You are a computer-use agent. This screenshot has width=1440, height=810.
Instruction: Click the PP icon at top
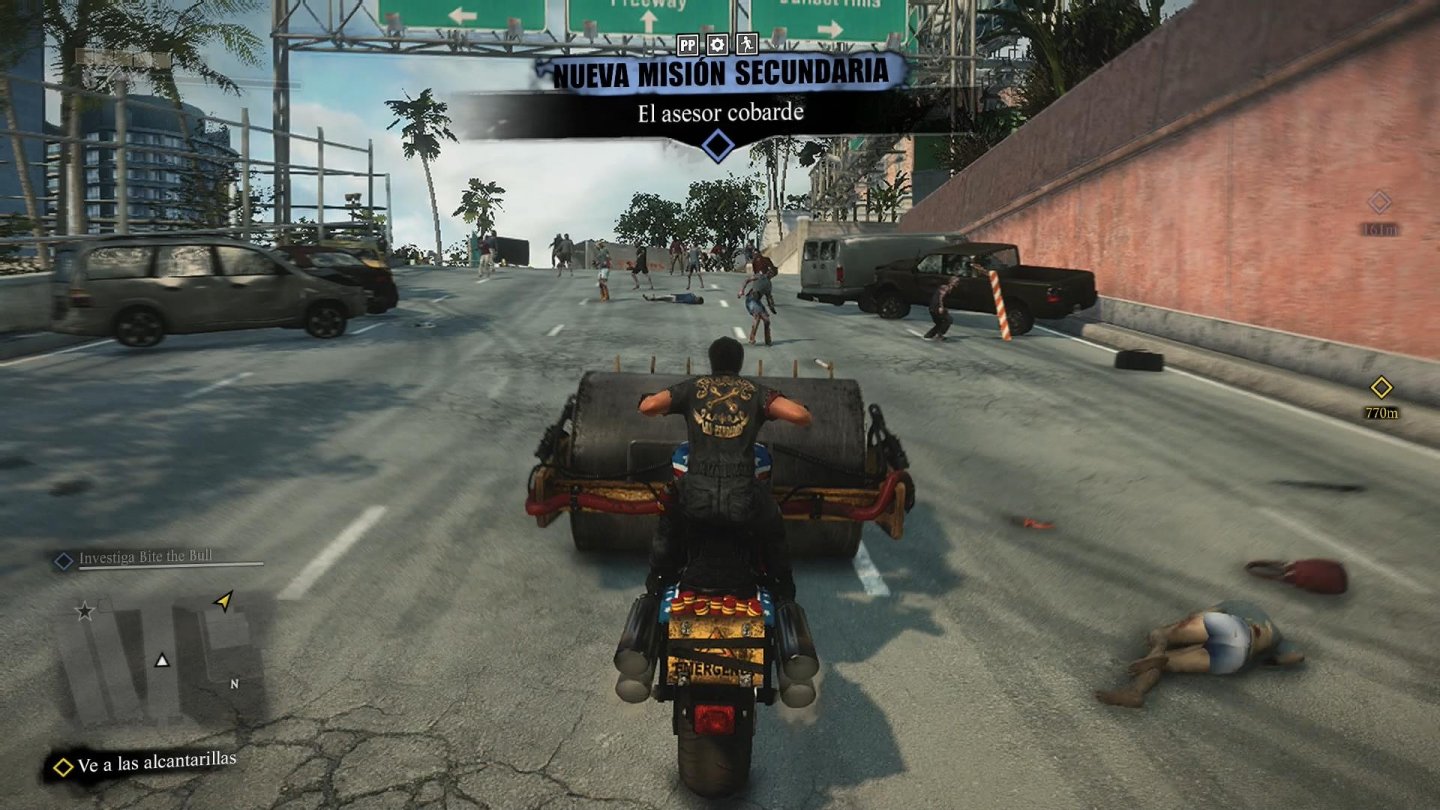click(x=687, y=44)
